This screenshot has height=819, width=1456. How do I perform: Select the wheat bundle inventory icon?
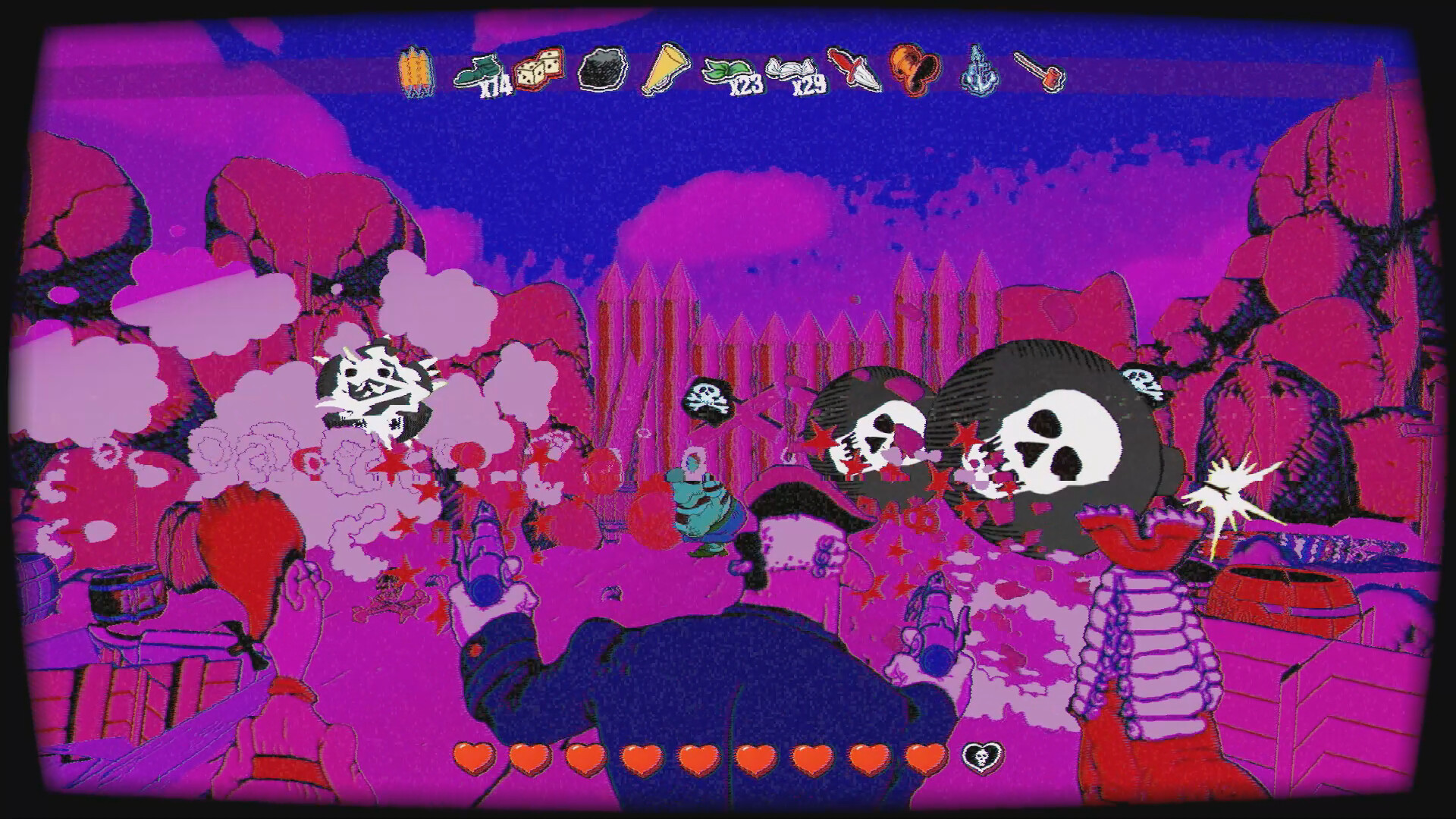[x=416, y=72]
